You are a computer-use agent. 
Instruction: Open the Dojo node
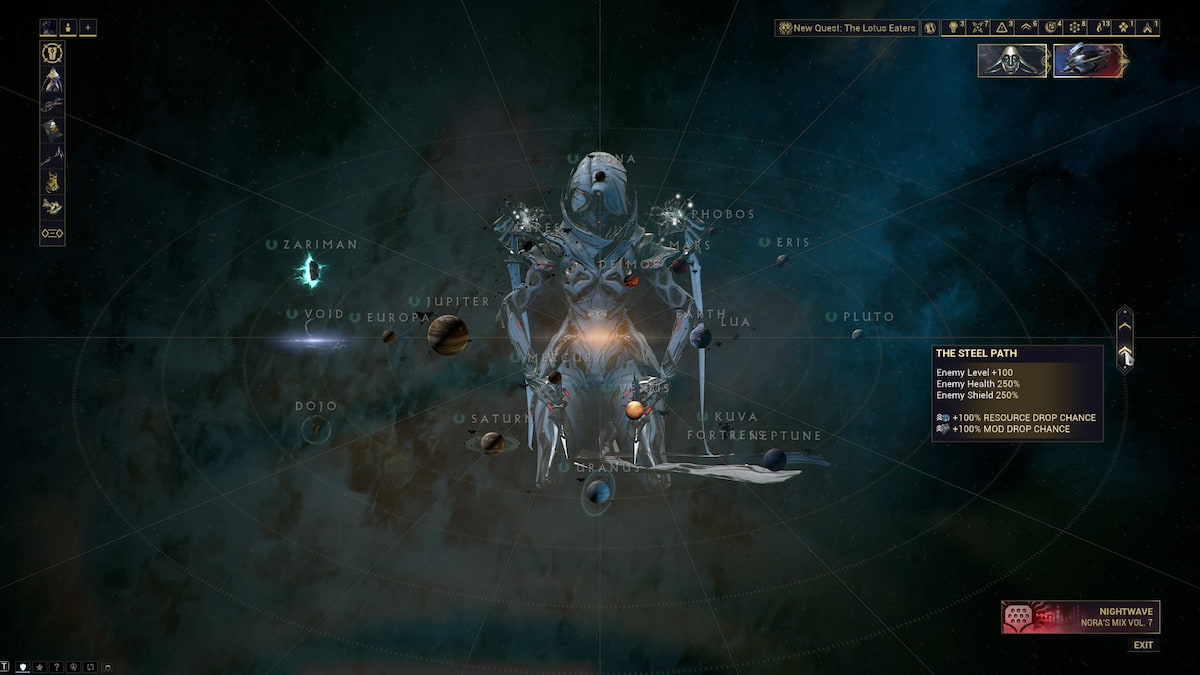[x=316, y=428]
